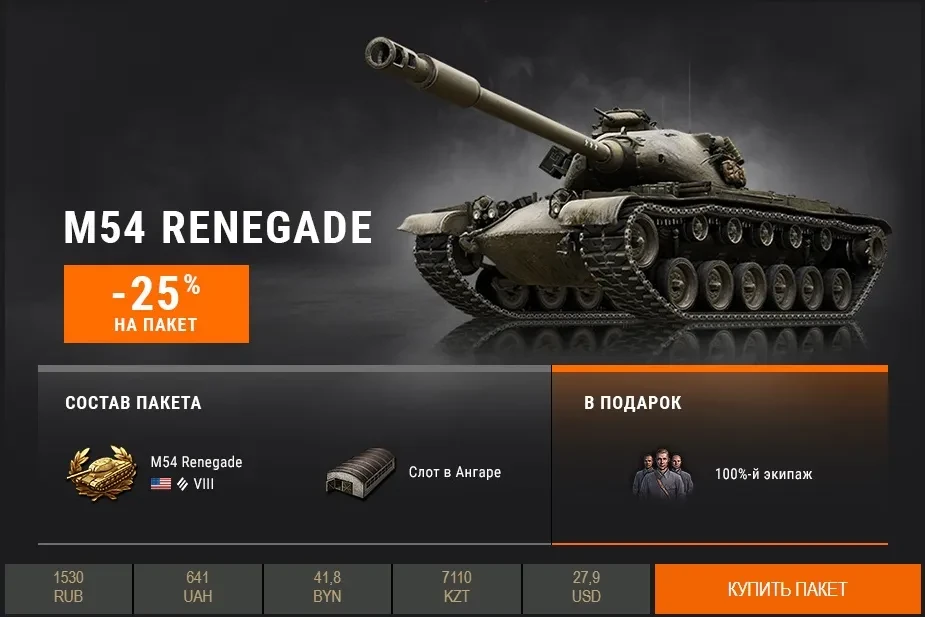The image size is (925, 617).
Task: Choose the 27,9 USD price option
Action: (x=586, y=588)
